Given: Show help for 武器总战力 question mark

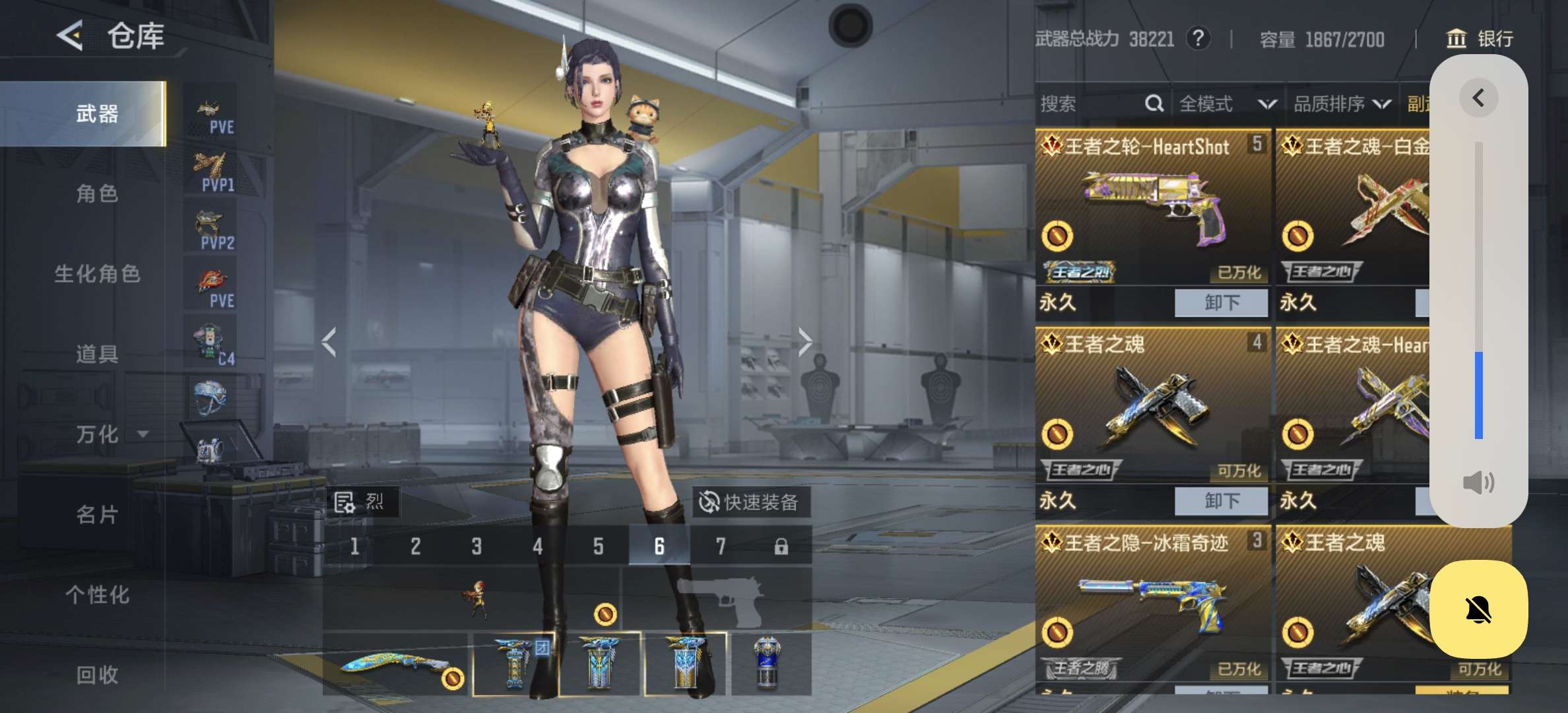Looking at the screenshot, I should 1198,38.
